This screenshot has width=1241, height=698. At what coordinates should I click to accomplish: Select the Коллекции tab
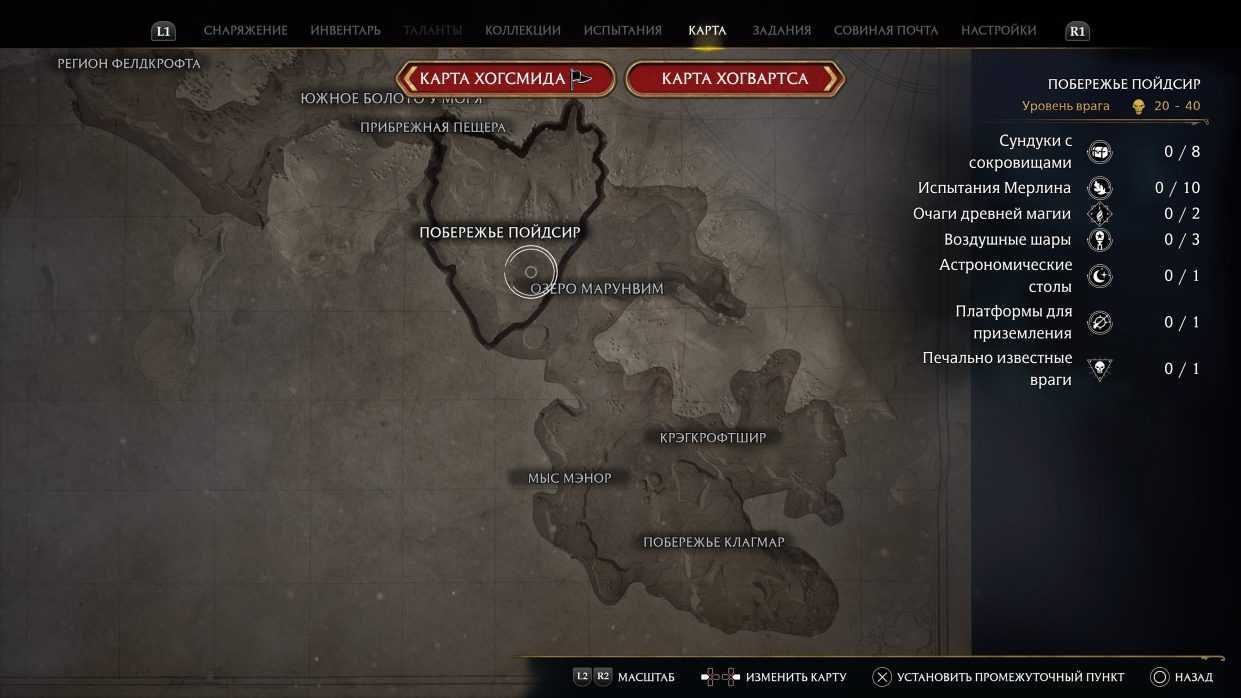tap(522, 31)
